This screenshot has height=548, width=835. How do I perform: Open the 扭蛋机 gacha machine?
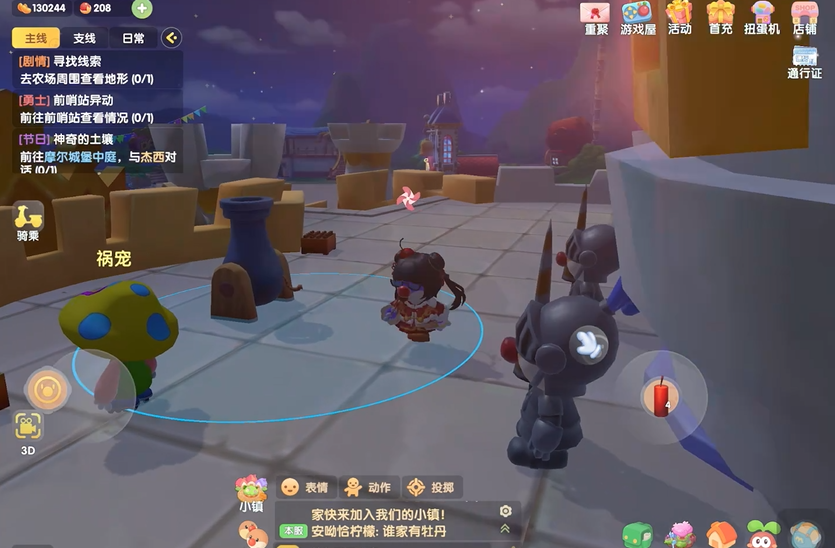click(x=762, y=17)
